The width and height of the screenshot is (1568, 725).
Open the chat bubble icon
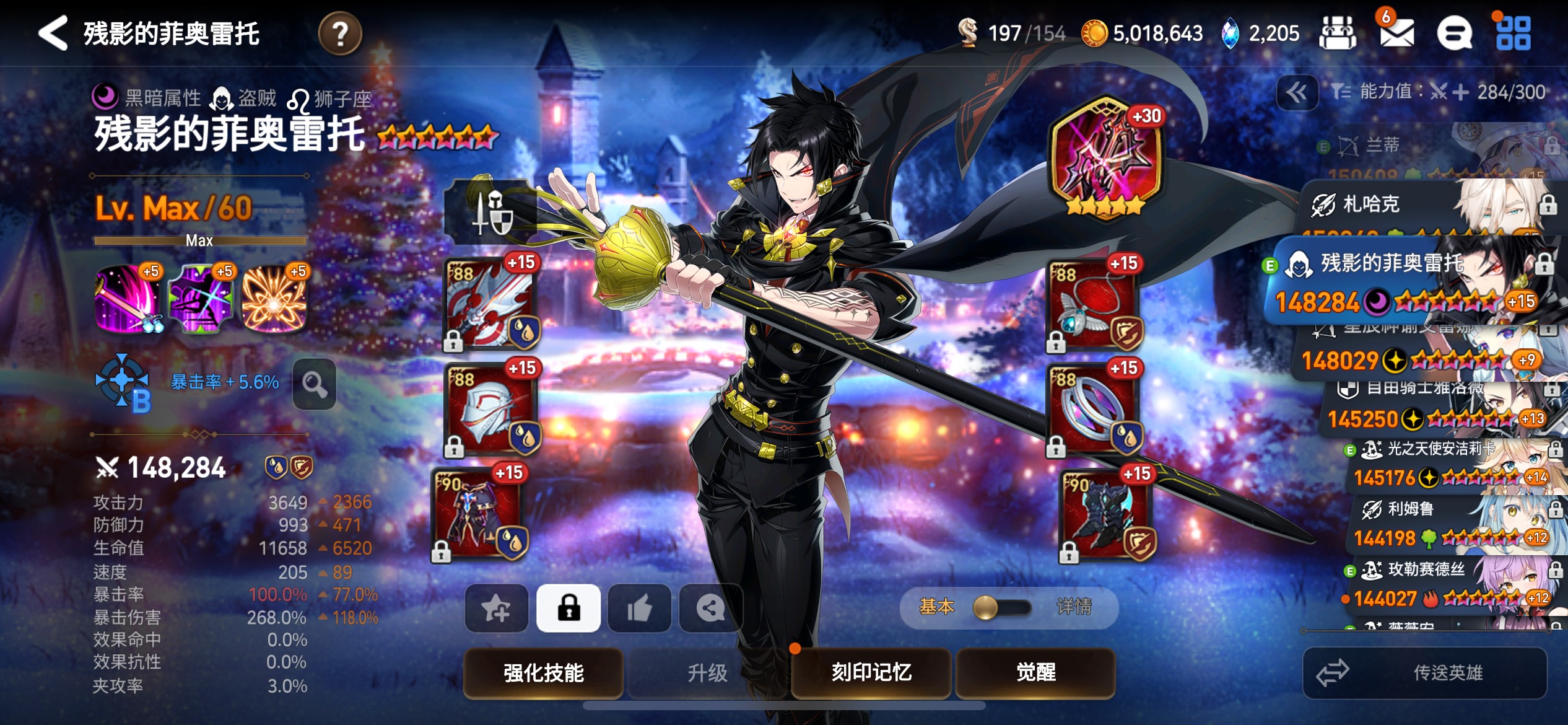1453,33
